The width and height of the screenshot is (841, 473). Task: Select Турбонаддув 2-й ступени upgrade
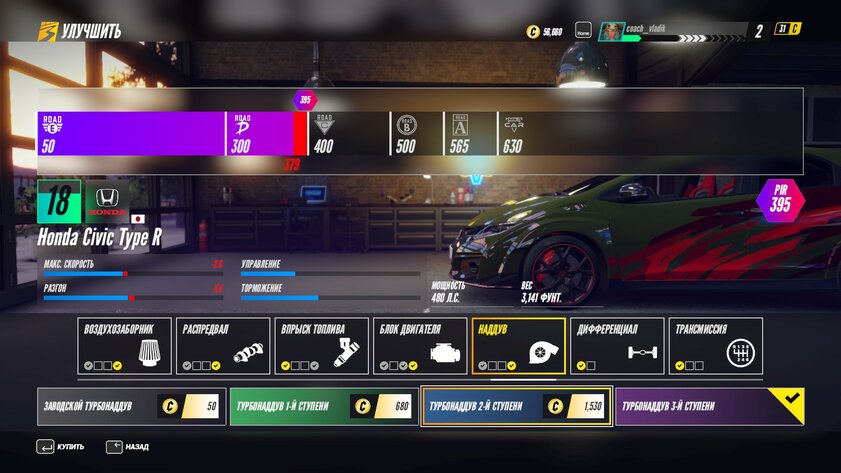pos(516,407)
